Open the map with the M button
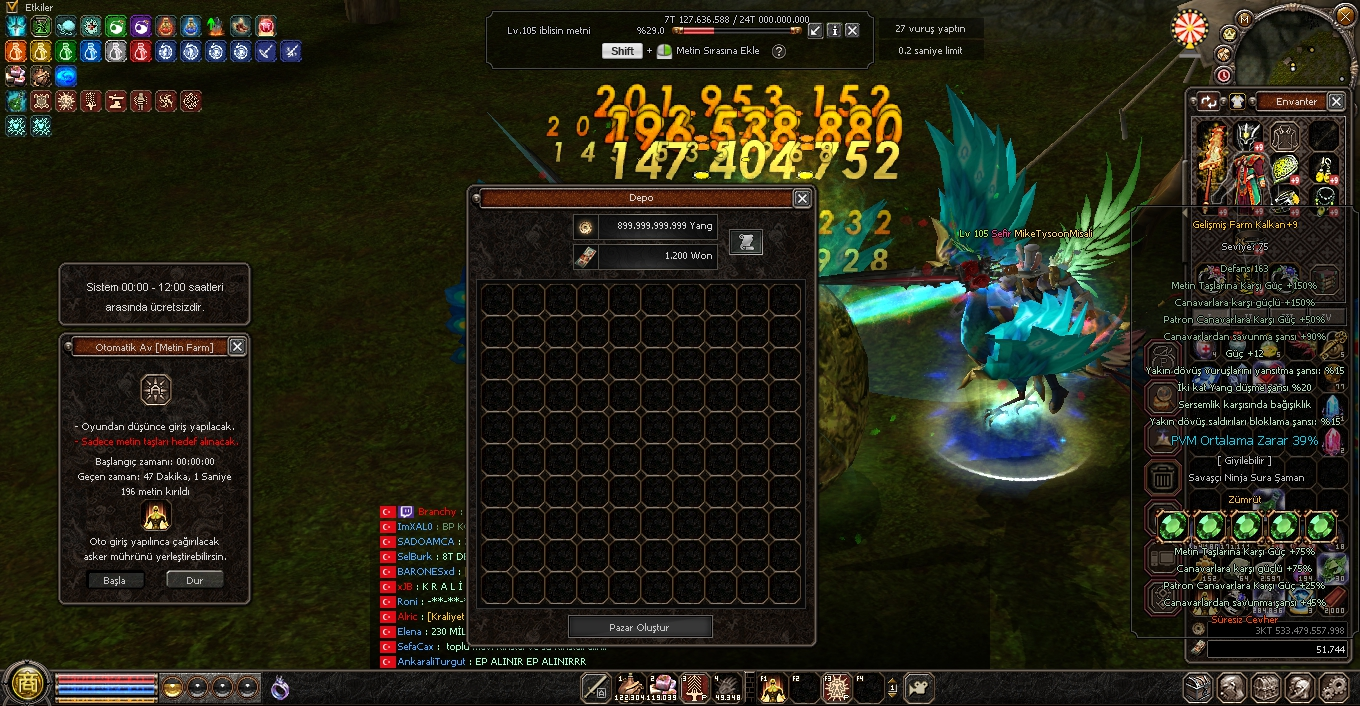 point(1244,18)
